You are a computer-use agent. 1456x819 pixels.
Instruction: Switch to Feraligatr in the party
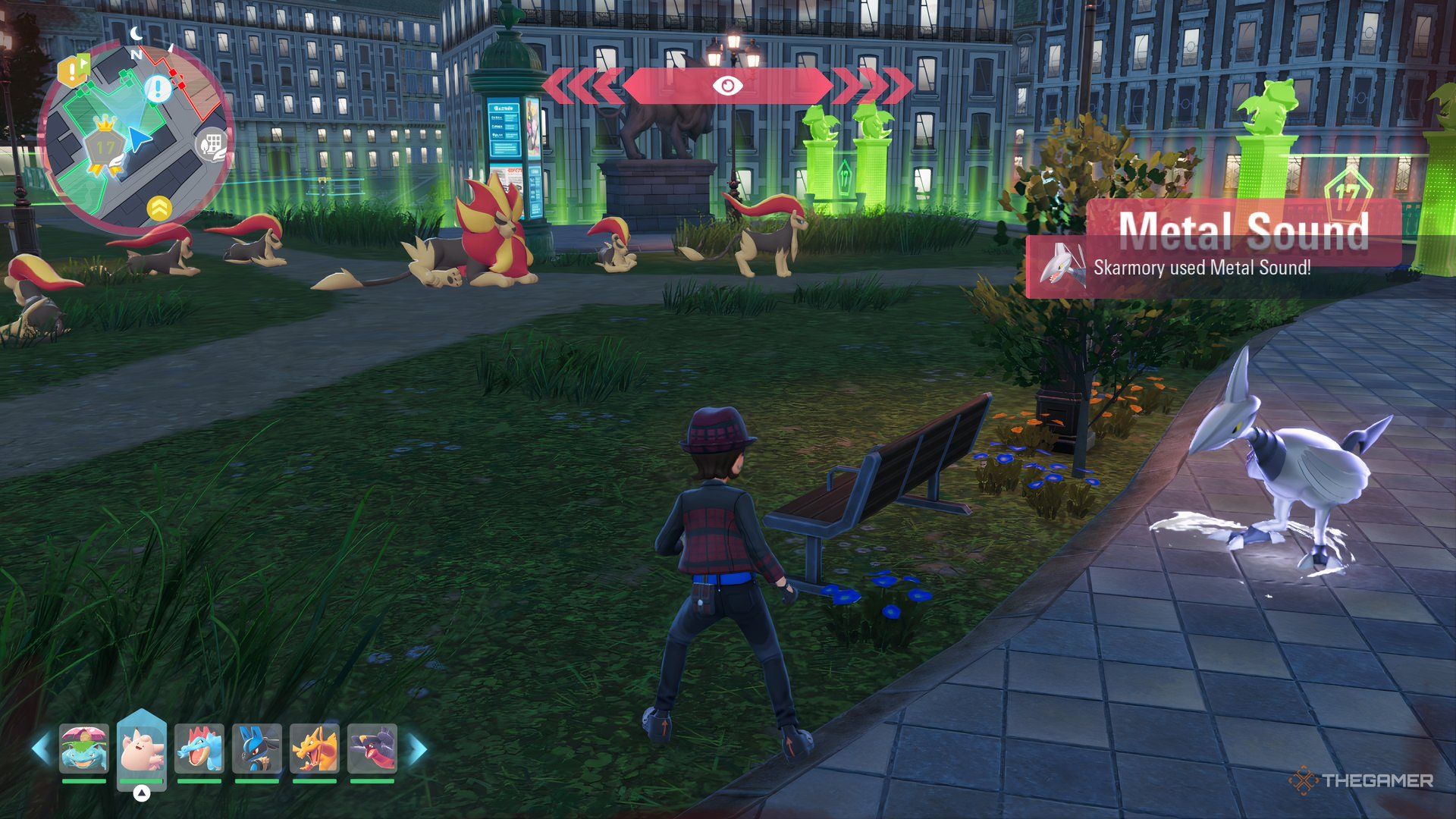pyautogui.click(x=199, y=748)
